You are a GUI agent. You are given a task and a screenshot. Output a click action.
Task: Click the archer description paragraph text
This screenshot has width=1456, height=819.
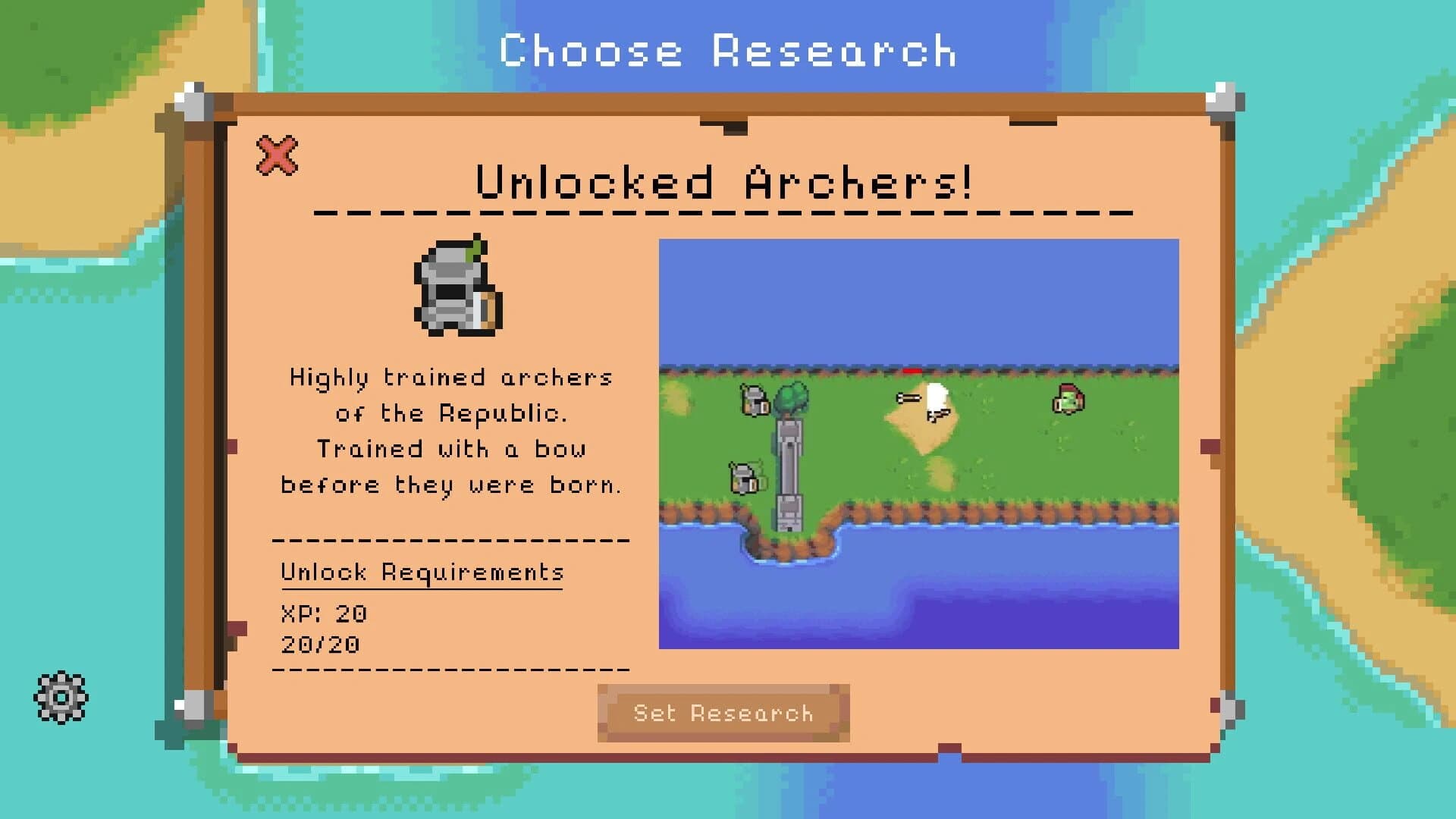450,431
